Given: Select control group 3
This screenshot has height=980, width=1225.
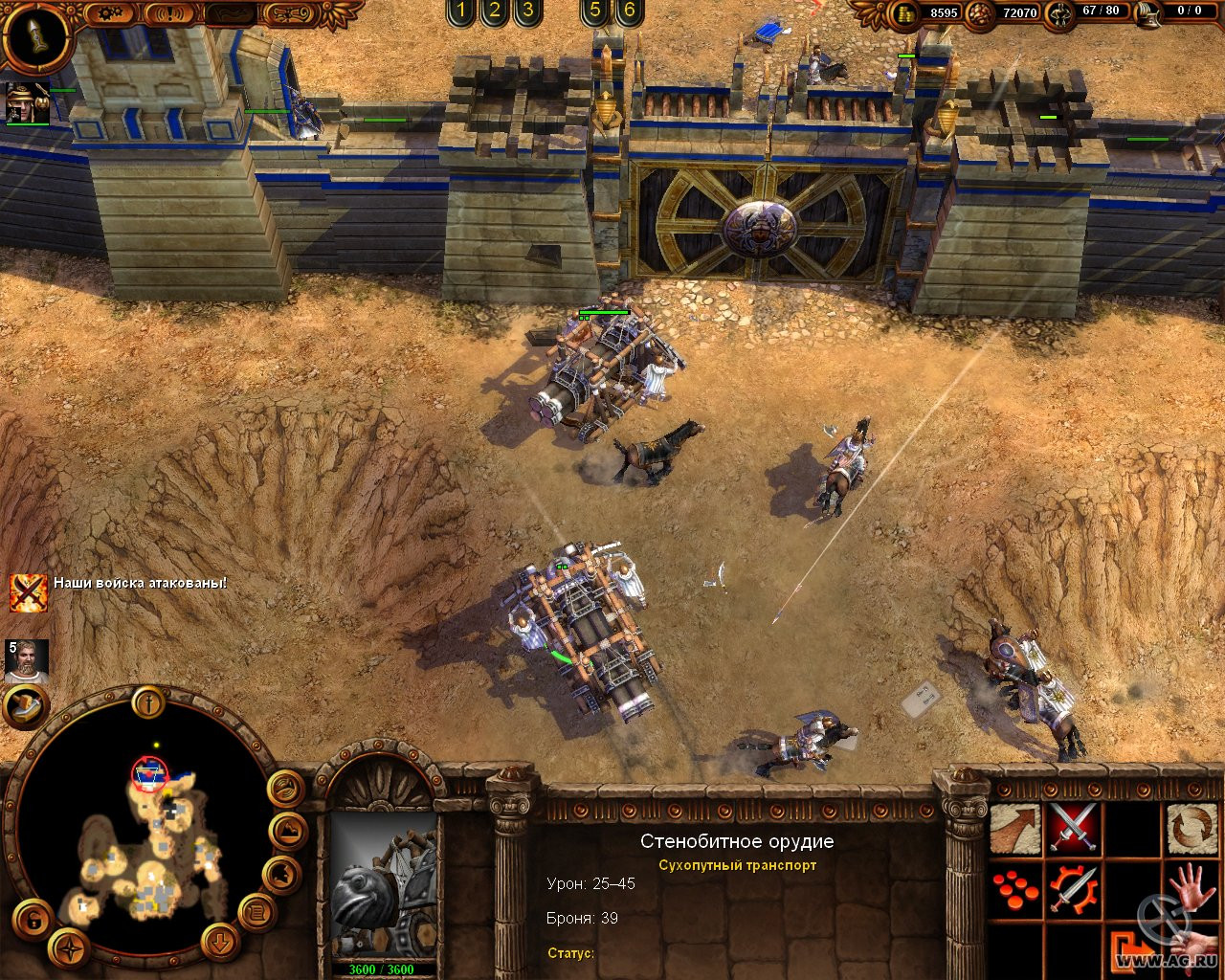Looking at the screenshot, I should pos(526,11).
